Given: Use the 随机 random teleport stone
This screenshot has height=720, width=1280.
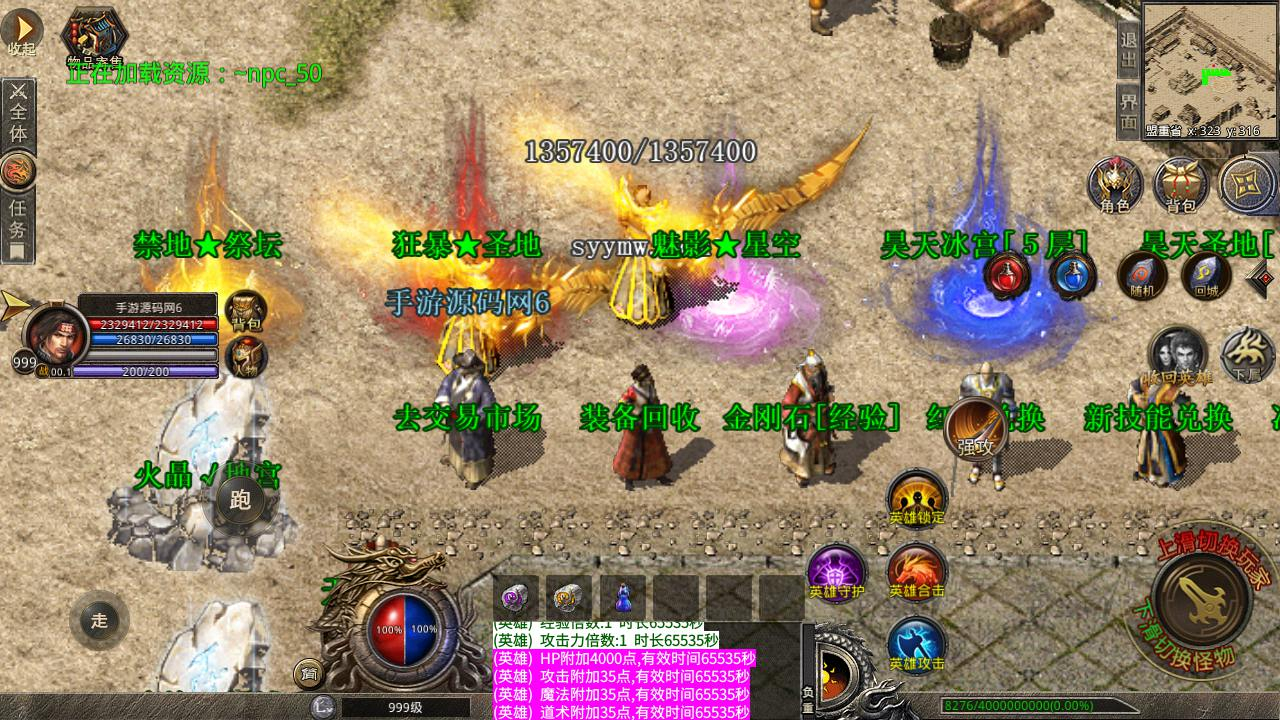Looking at the screenshot, I should tap(1141, 275).
